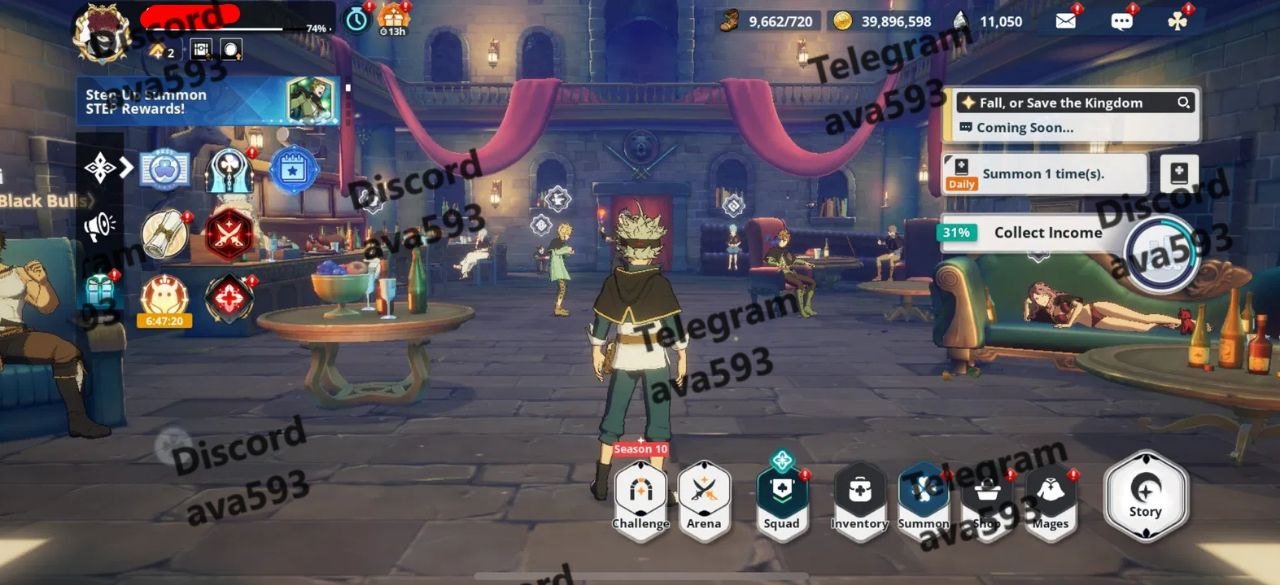Screen dimensions: 1280x585
Task: Open the Squad screen
Action: click(x=781, y=498)
